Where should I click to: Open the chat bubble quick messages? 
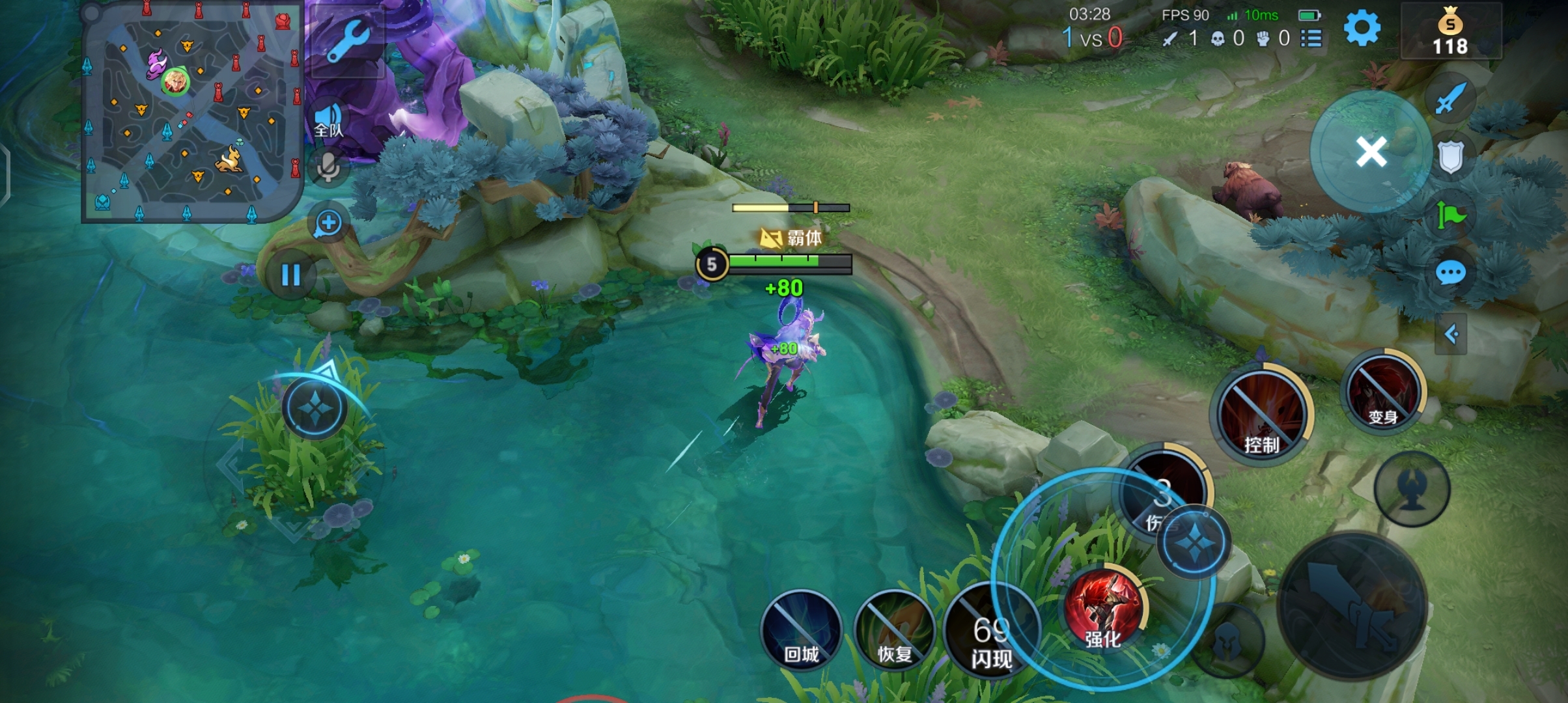[x=1450, y=273]
